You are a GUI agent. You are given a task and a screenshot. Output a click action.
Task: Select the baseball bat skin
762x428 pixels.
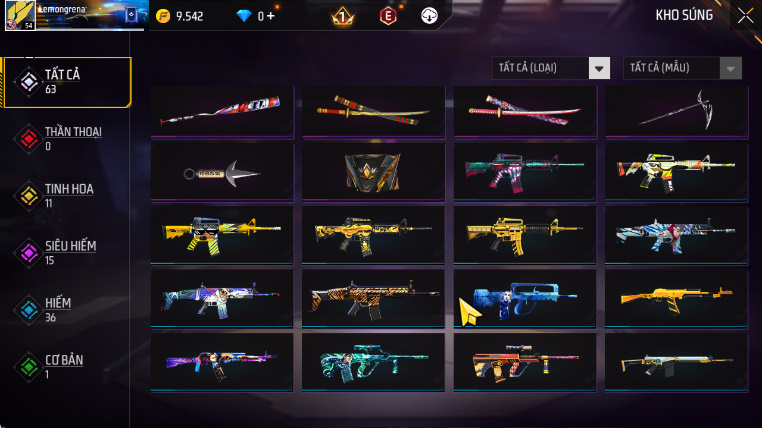click(222, 110)
